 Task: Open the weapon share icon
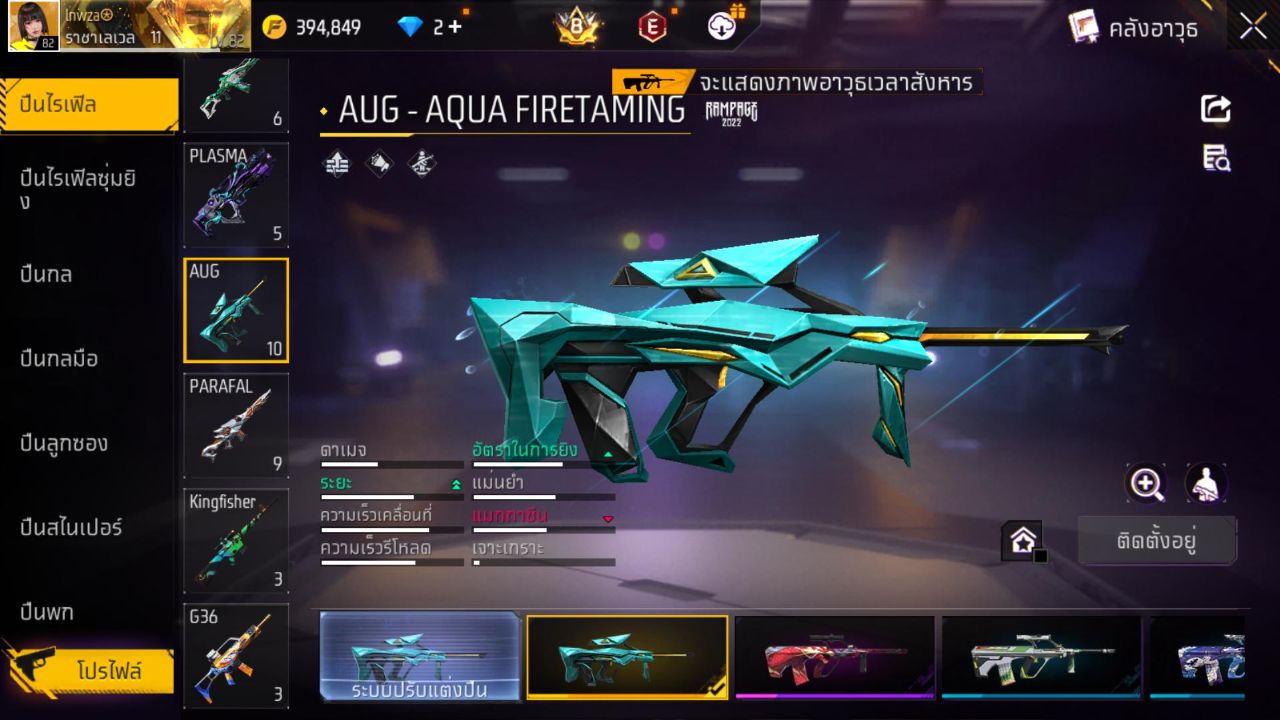[1215, 109]
